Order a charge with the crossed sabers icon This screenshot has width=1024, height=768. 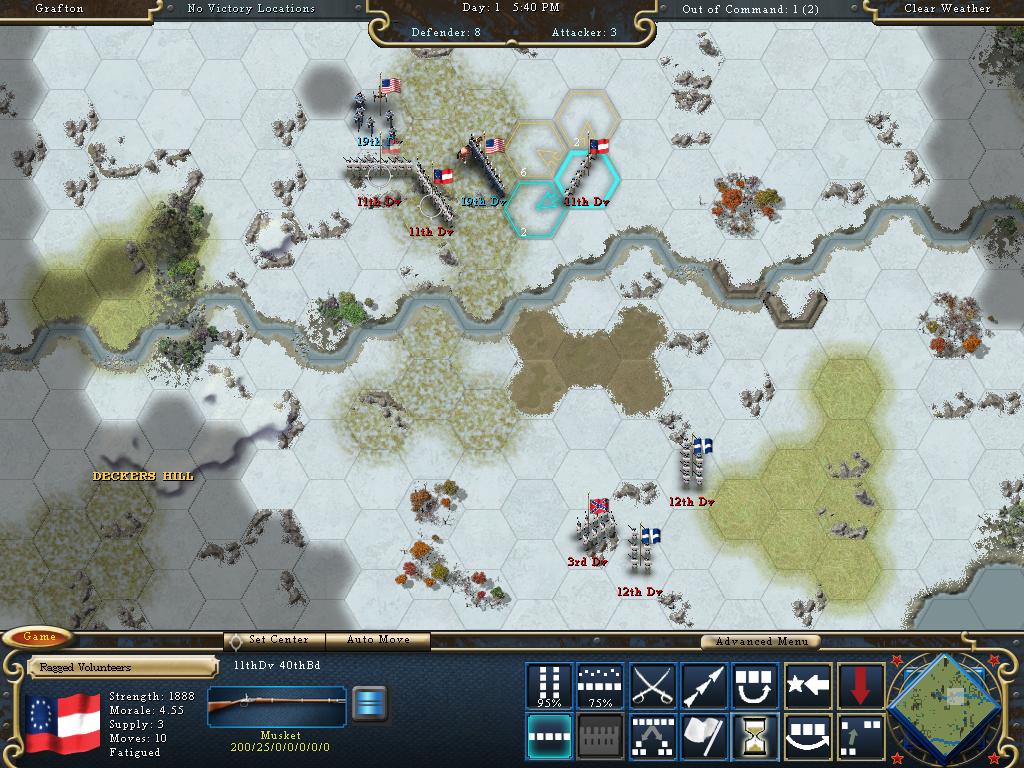click(x=652, y=685)
